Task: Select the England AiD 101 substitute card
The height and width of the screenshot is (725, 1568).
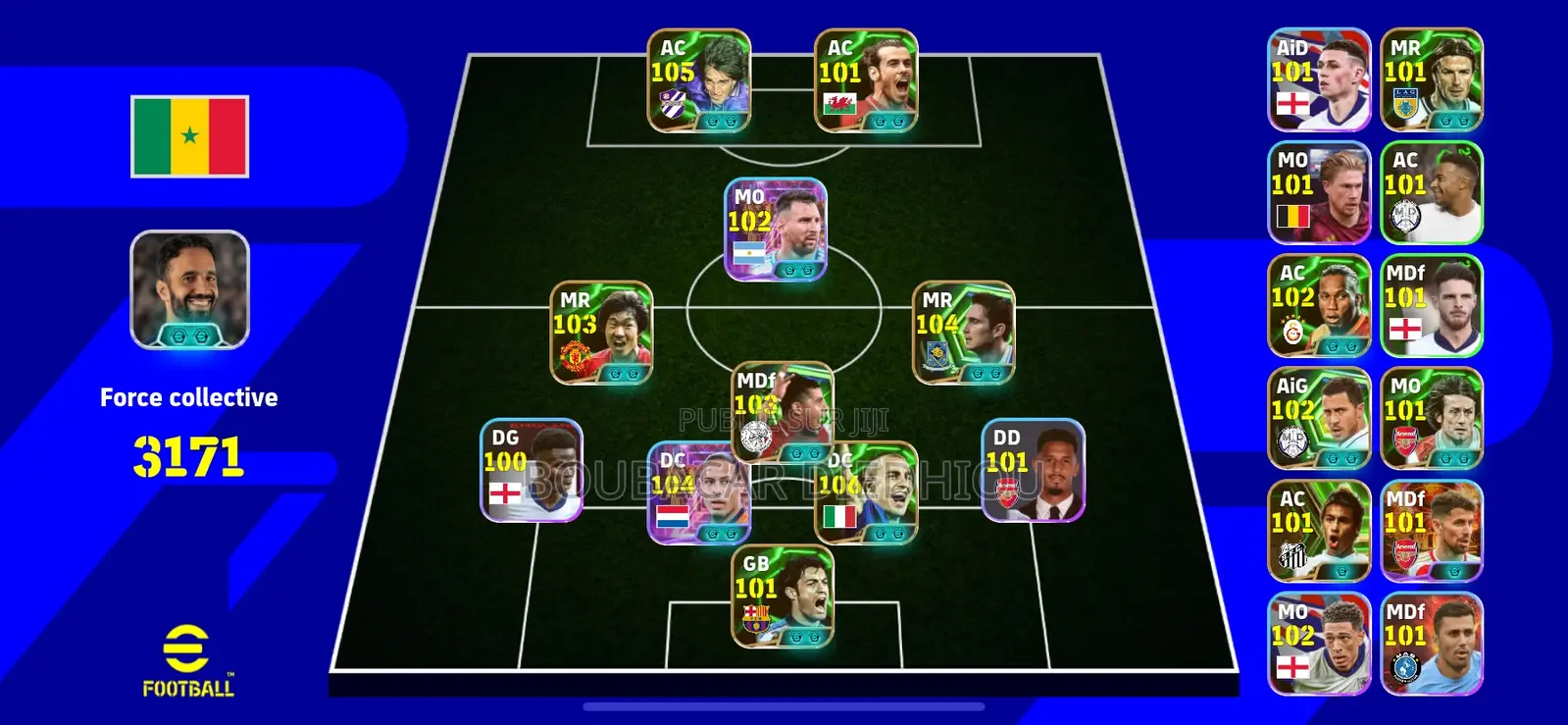Action: click(x=1319, y=80)
